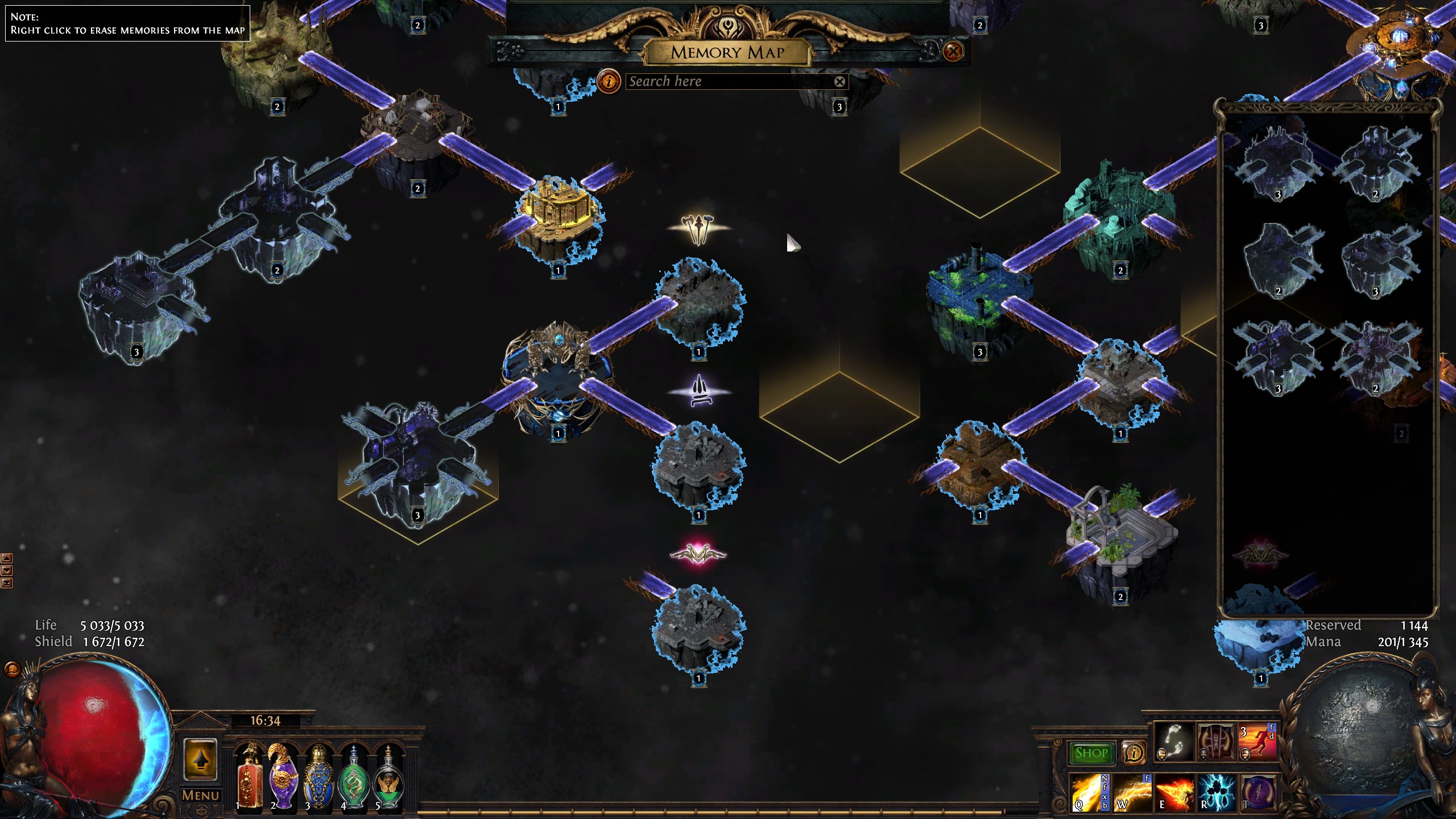Activate the T purple lightning aura skill

click(1258, 792)
